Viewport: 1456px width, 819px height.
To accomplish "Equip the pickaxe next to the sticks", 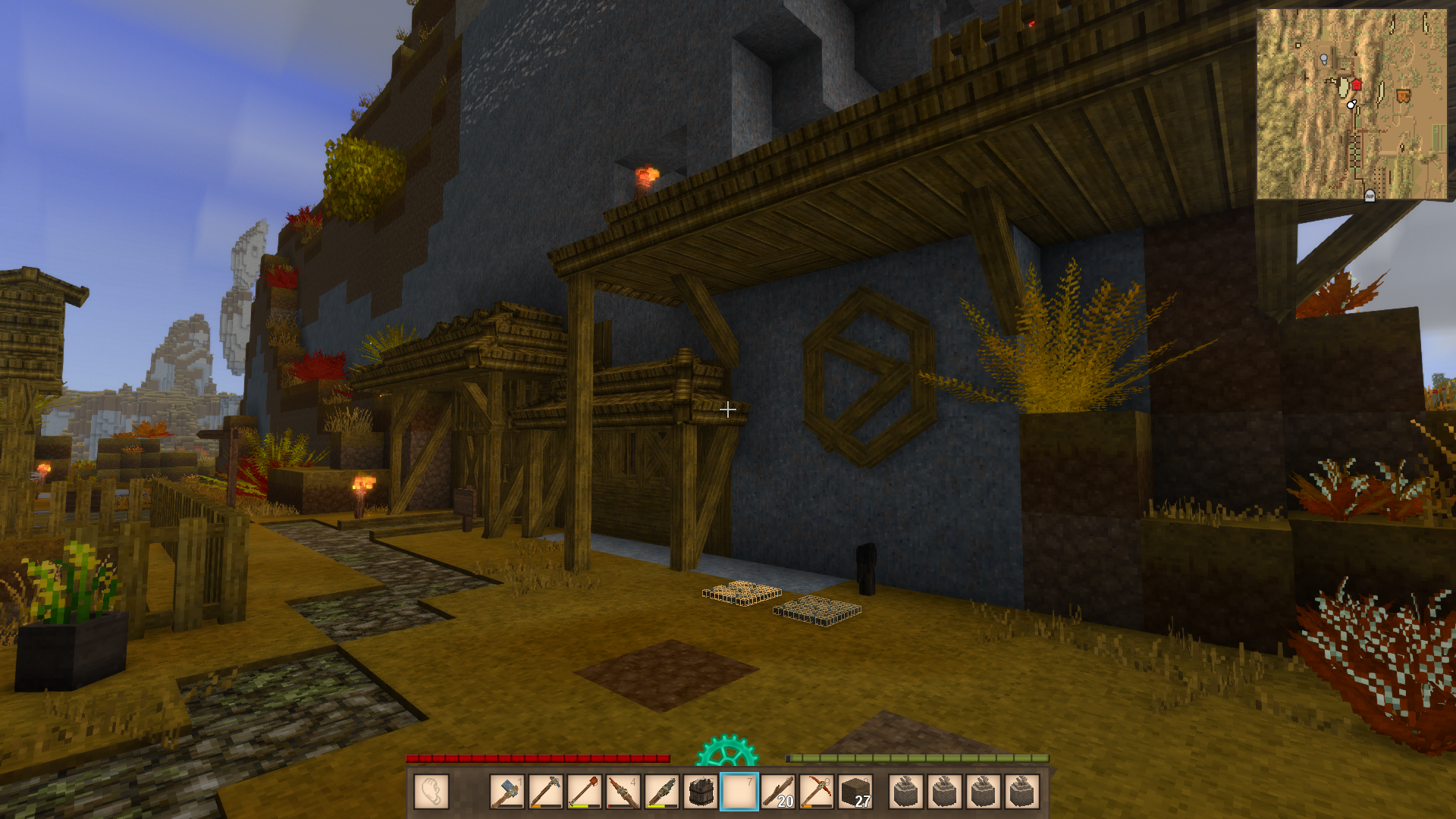I will tap(817, 792).
